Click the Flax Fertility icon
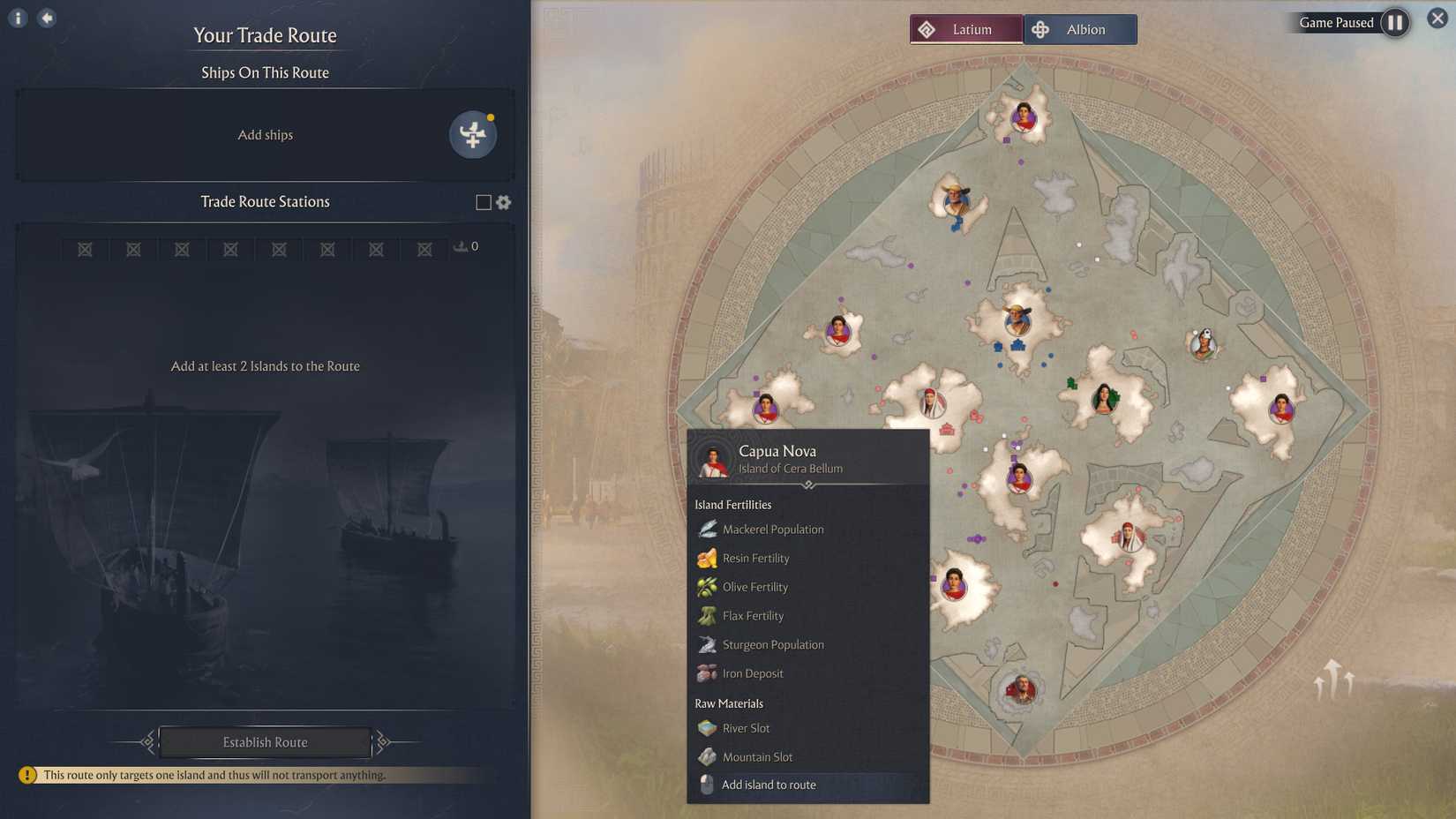The image size is (1456, 819). pos(707,615)
